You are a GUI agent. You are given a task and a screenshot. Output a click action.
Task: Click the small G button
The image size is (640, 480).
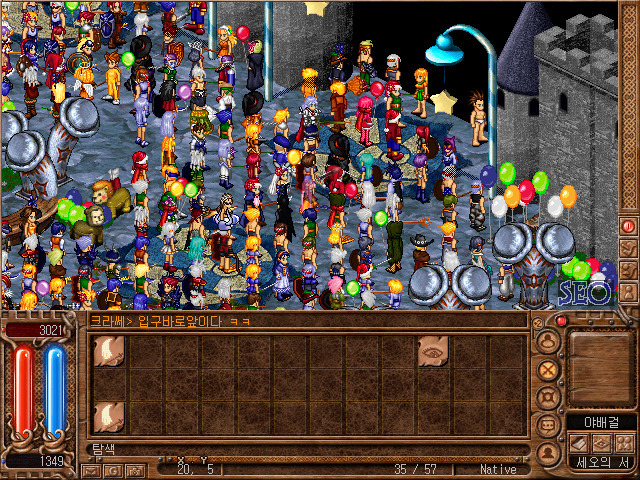pyautogui.click(x=113, y=469)
